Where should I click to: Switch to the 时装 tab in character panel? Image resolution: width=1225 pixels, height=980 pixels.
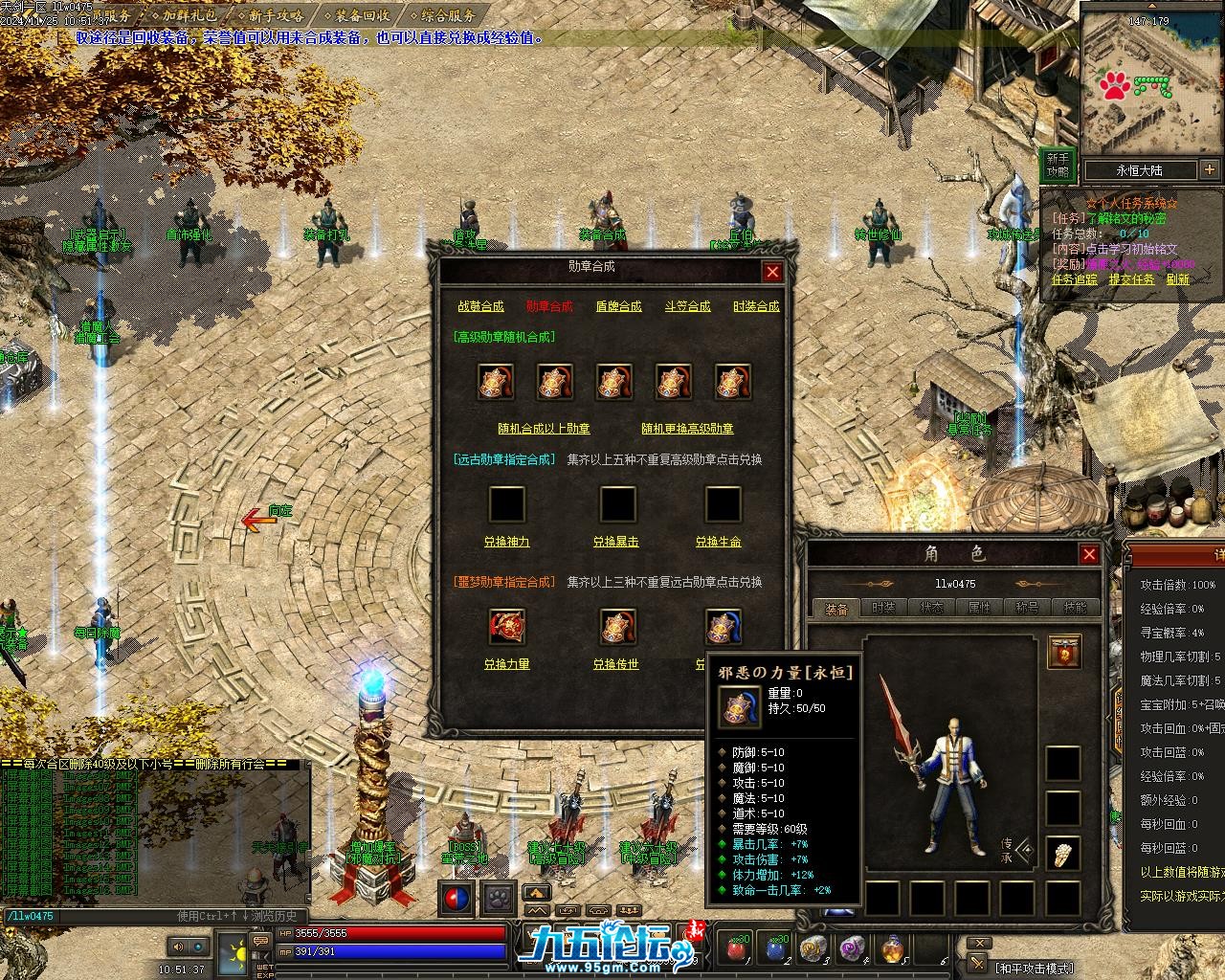(x=883, y=608)
